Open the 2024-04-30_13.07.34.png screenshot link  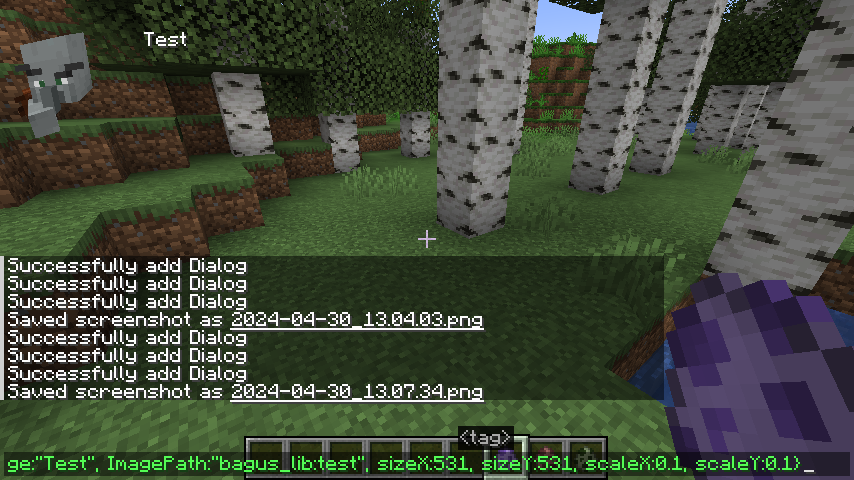tap(356, 392)
